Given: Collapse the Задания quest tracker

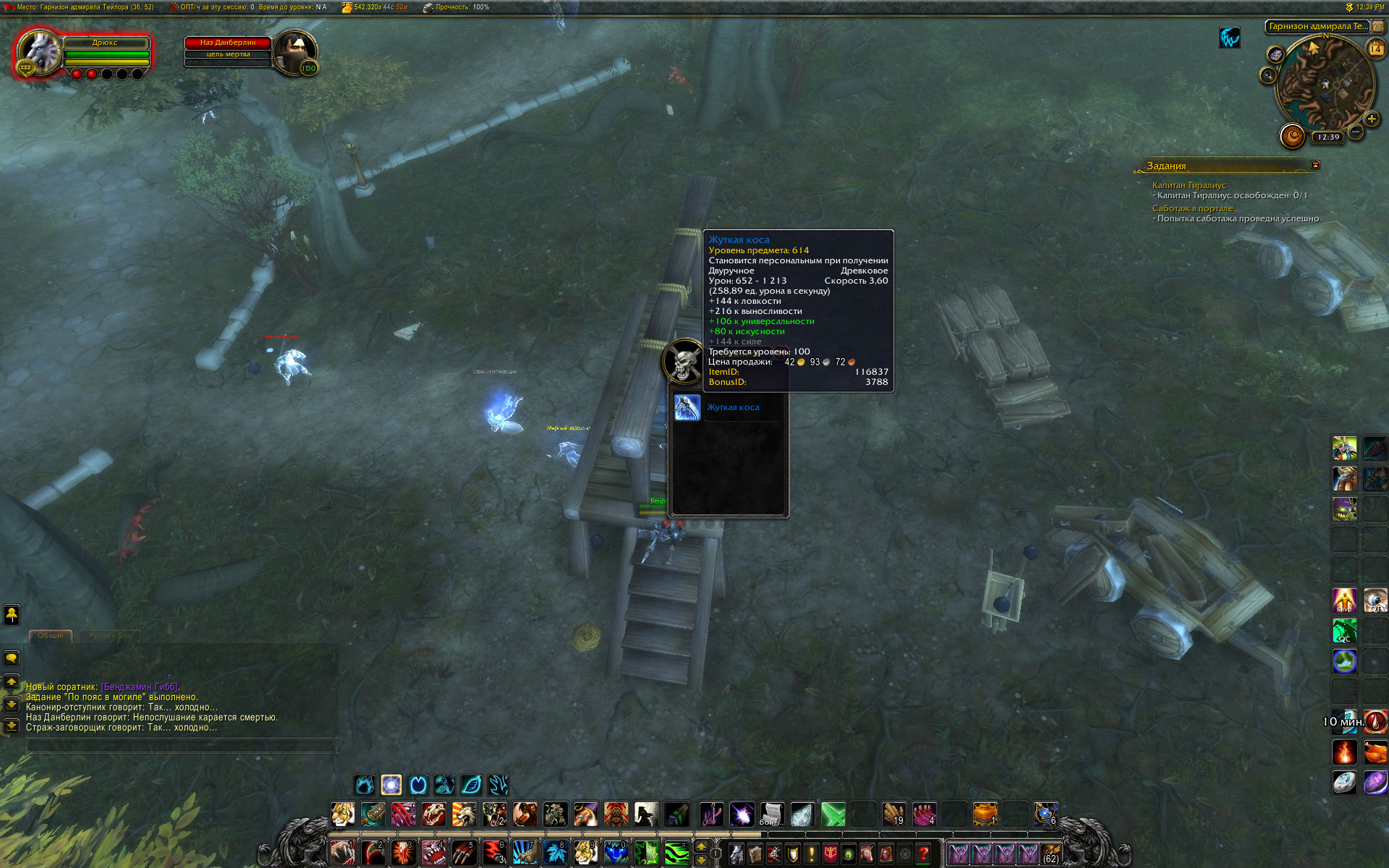Looking at the screenshot, I should (1315, 165).
